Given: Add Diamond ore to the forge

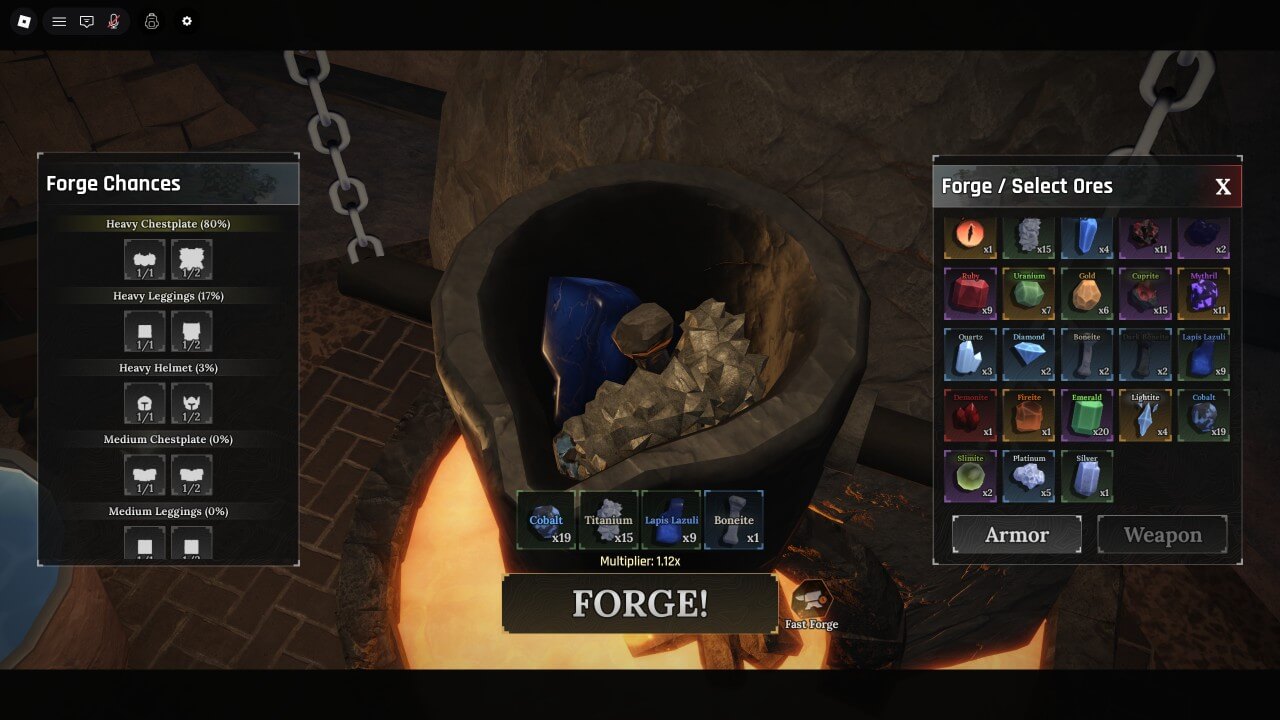Looking at the screenshot, I should [x=1028, y=355].
